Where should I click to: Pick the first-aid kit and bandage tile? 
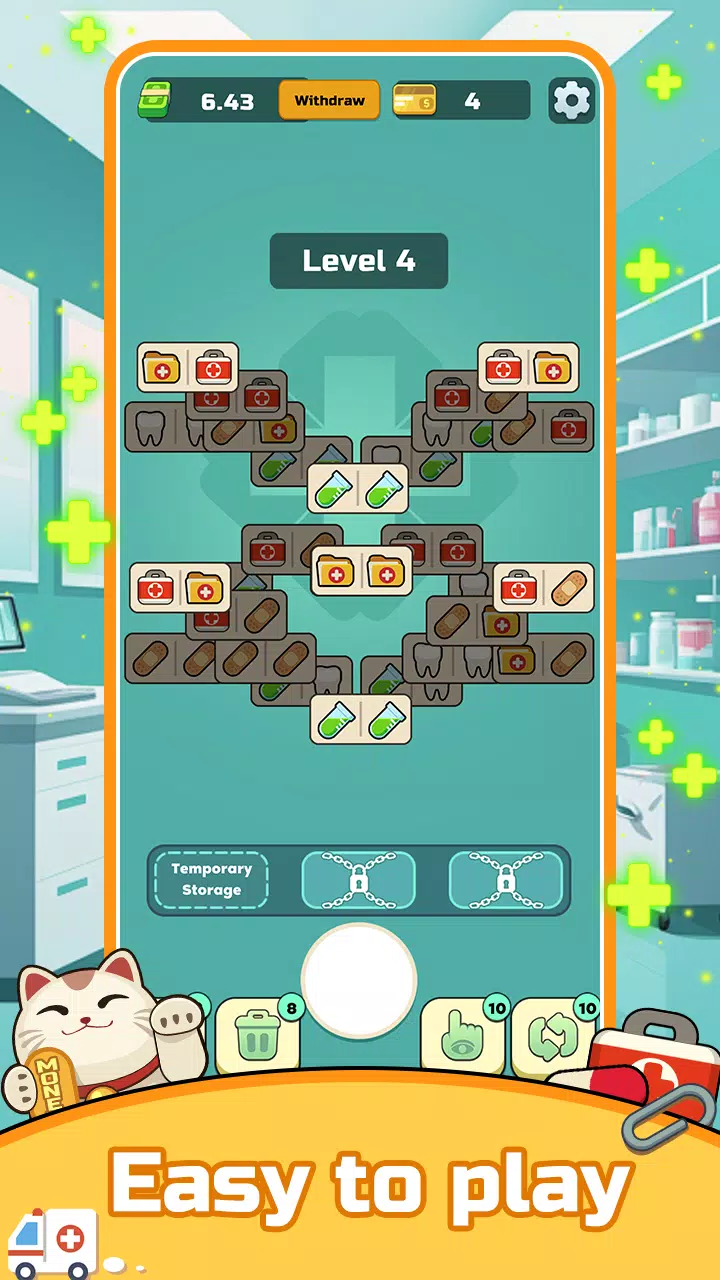[x=543, y=588]
